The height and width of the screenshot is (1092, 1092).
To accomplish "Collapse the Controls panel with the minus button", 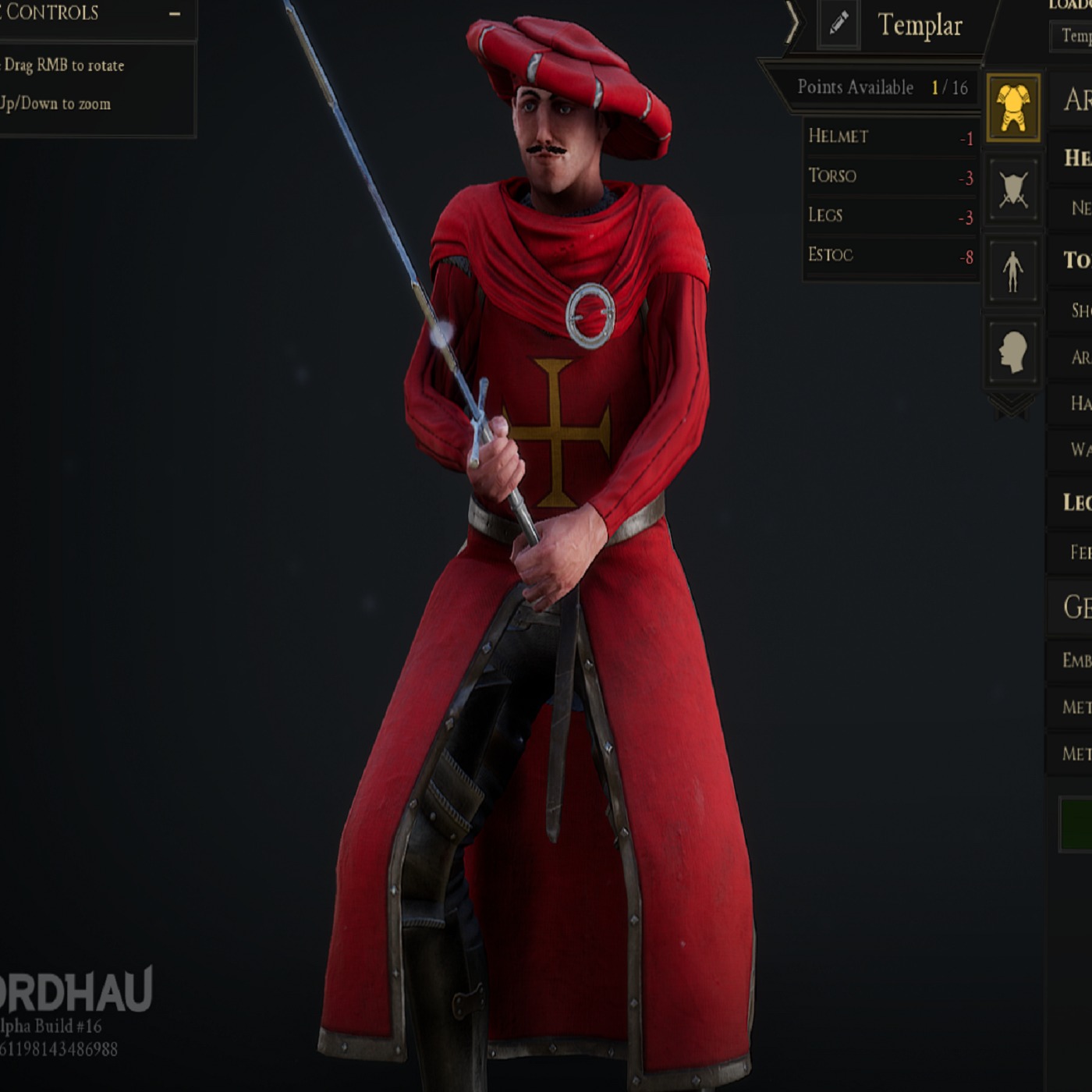I will [175, 13].
